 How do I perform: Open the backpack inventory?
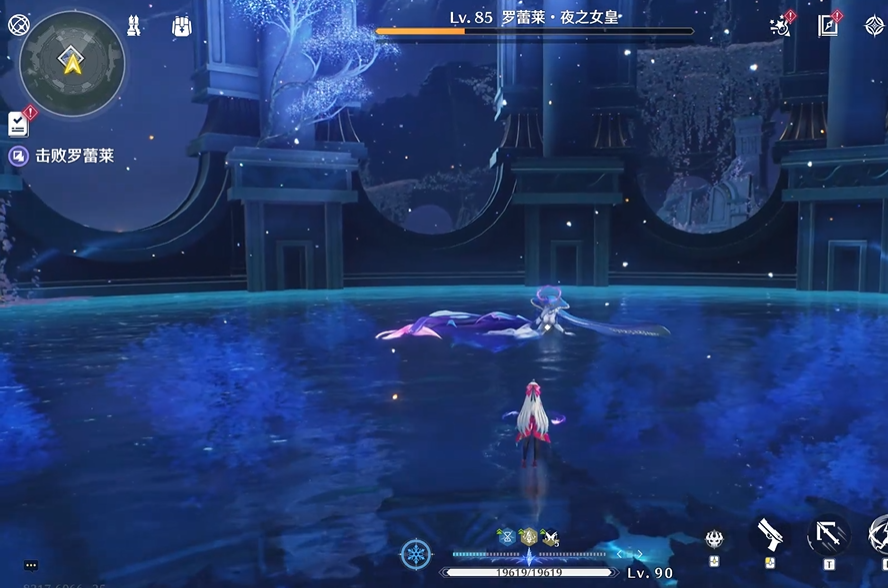tap(181, 26)
